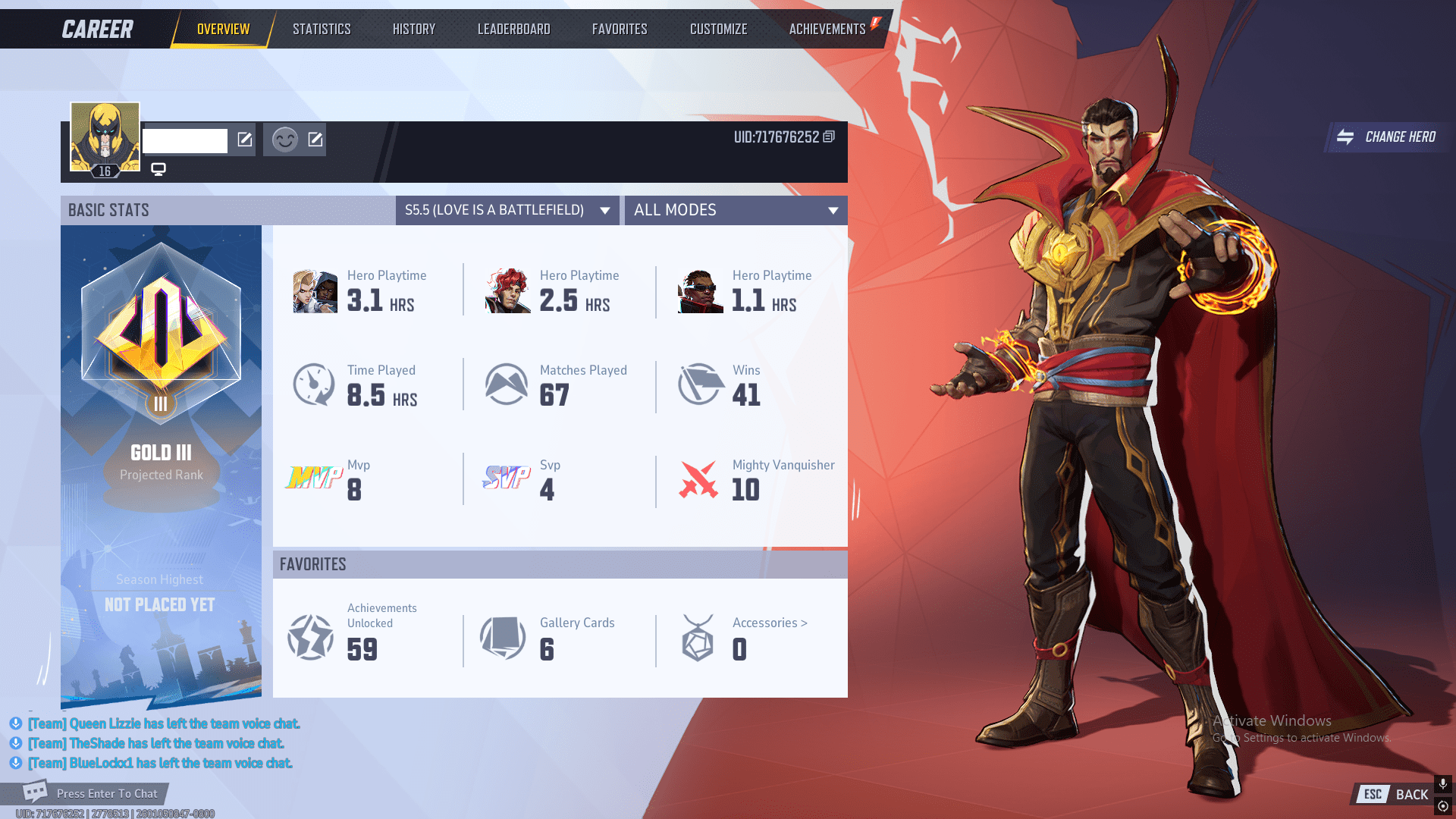The height and width of the screenshot is (819, 1456).
Task: Click the Wins flag icon
Action: tap(698, 383)
